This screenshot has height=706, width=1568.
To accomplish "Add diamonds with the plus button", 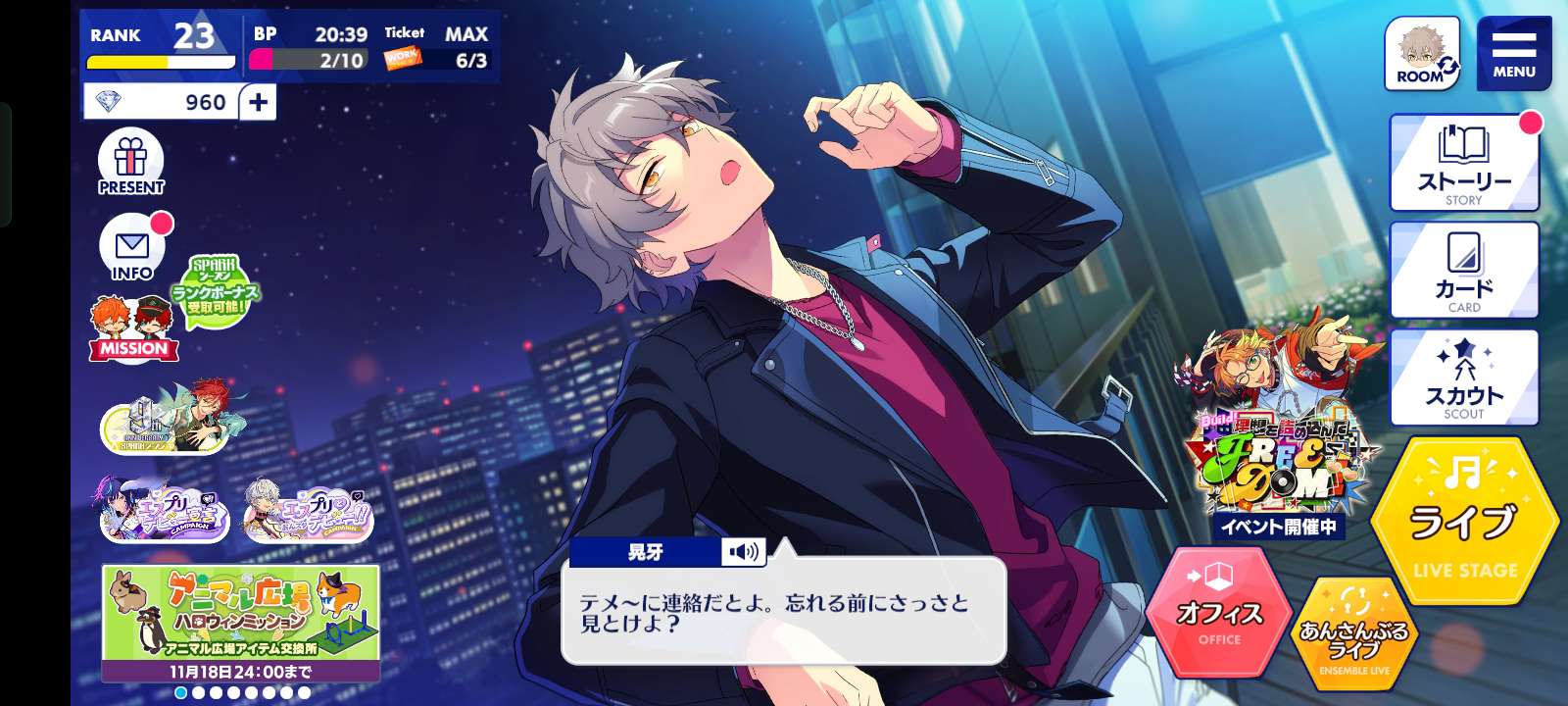I will tap(259, 102).
